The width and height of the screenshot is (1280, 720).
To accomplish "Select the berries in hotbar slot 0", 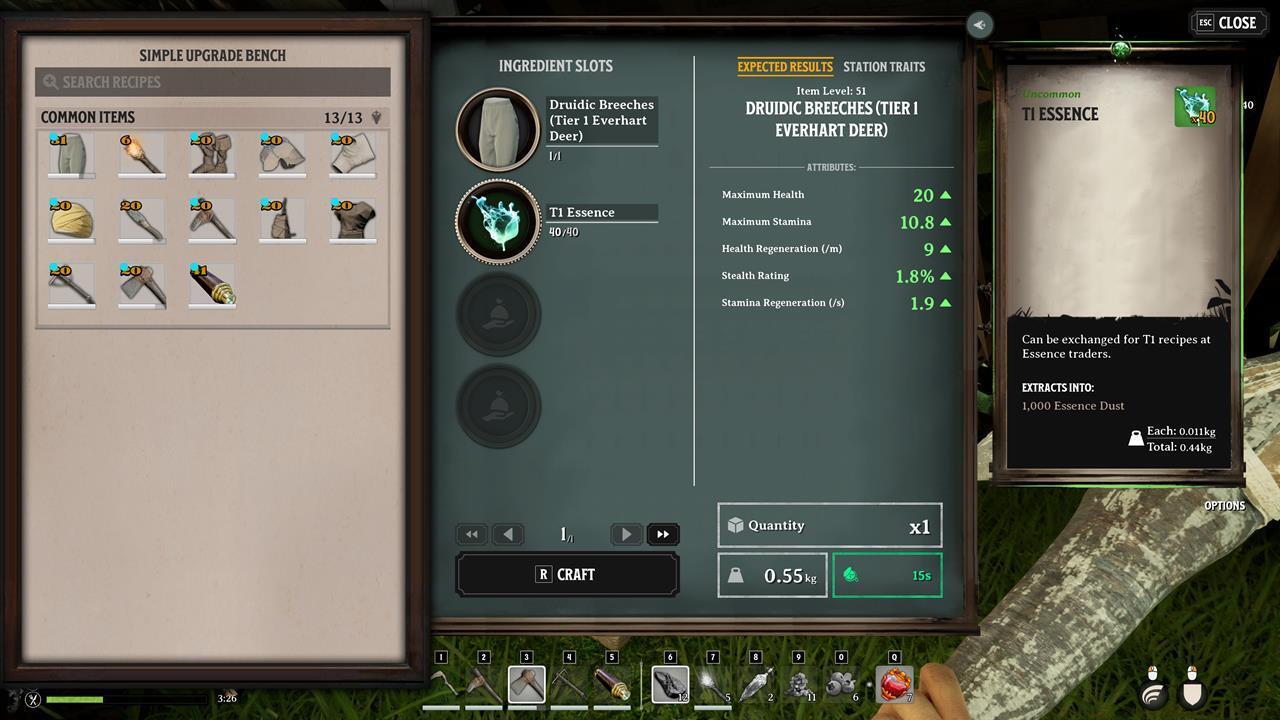I will [x=840, y=684].
